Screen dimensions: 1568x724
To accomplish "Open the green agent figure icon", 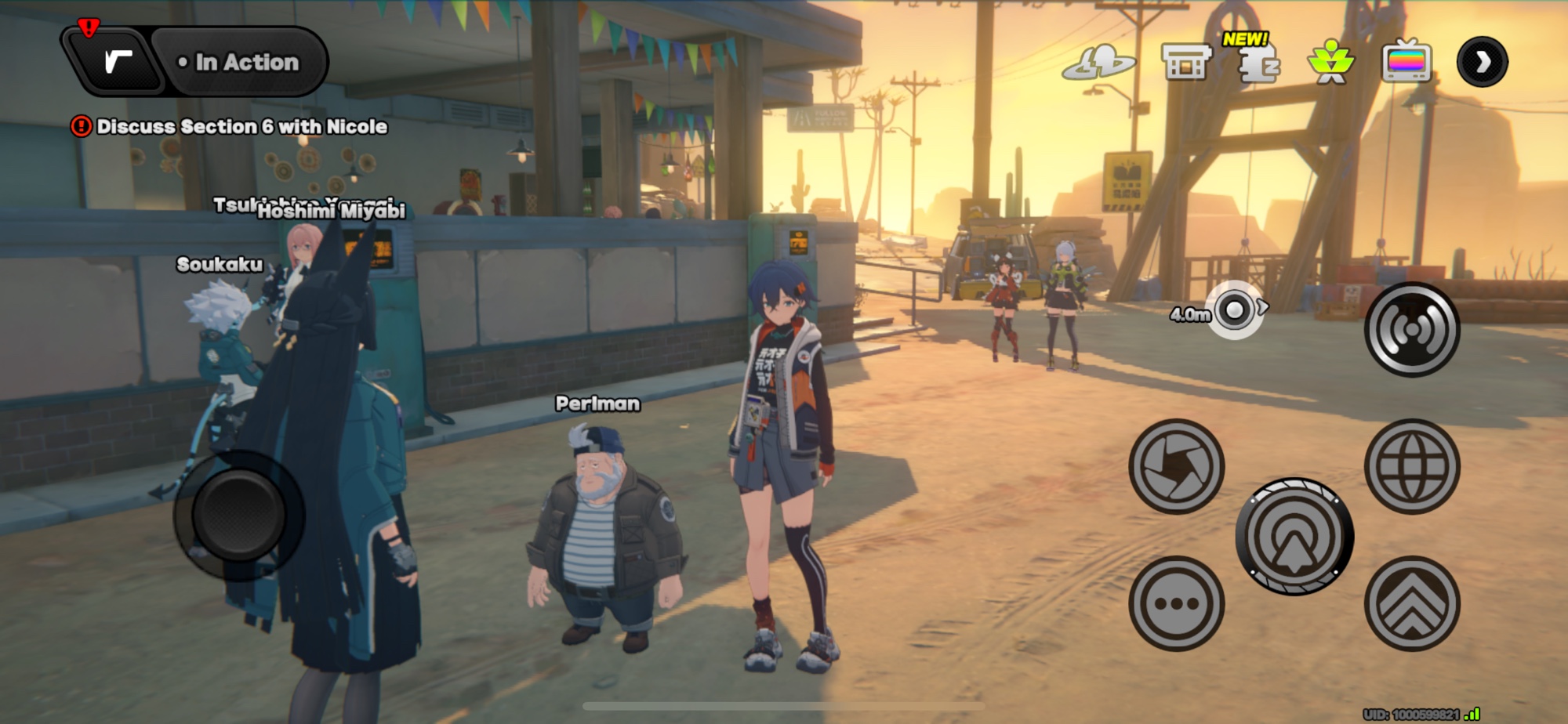I will tap(1330, 63).
